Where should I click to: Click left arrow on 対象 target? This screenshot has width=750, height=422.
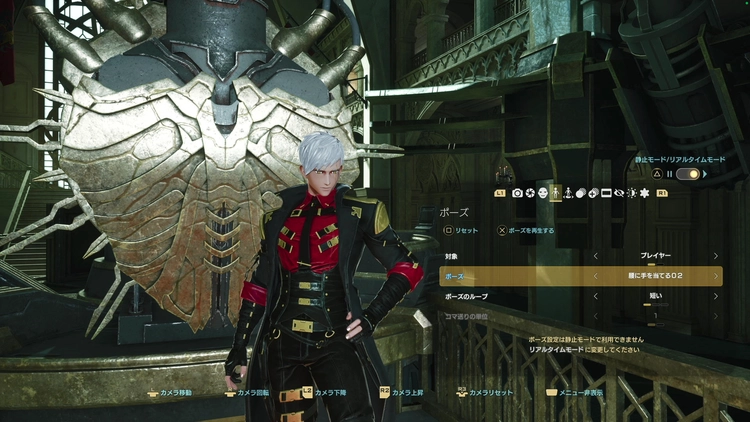click(x=595, y=256)
